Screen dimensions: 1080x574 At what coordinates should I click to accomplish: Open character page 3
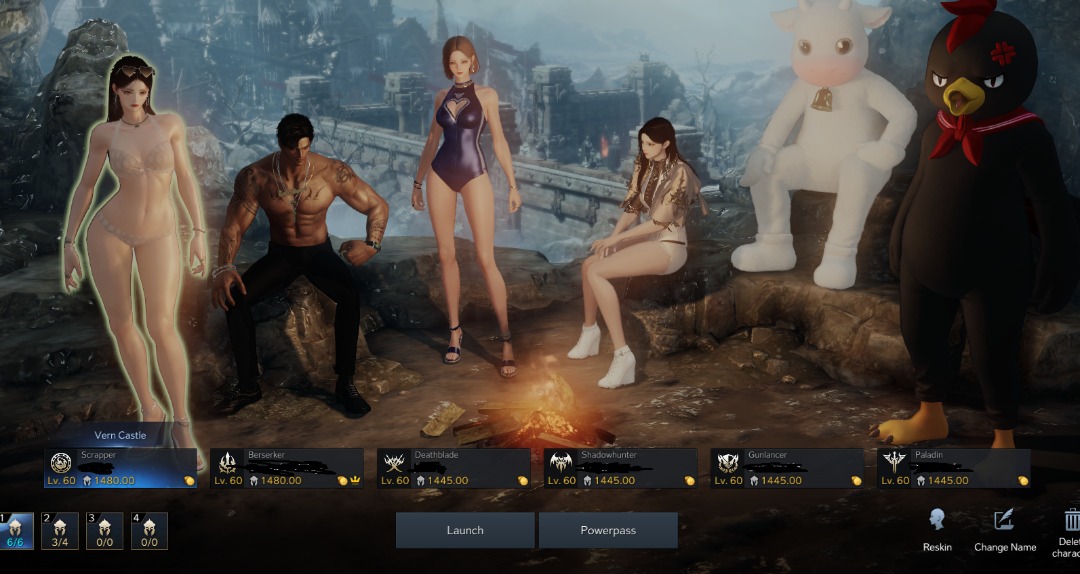[105, 530]
